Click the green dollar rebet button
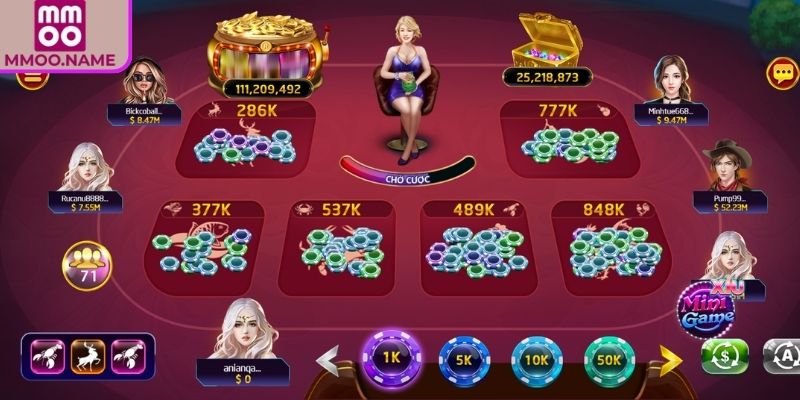800x400 pixels. click(x=725, y=357)
